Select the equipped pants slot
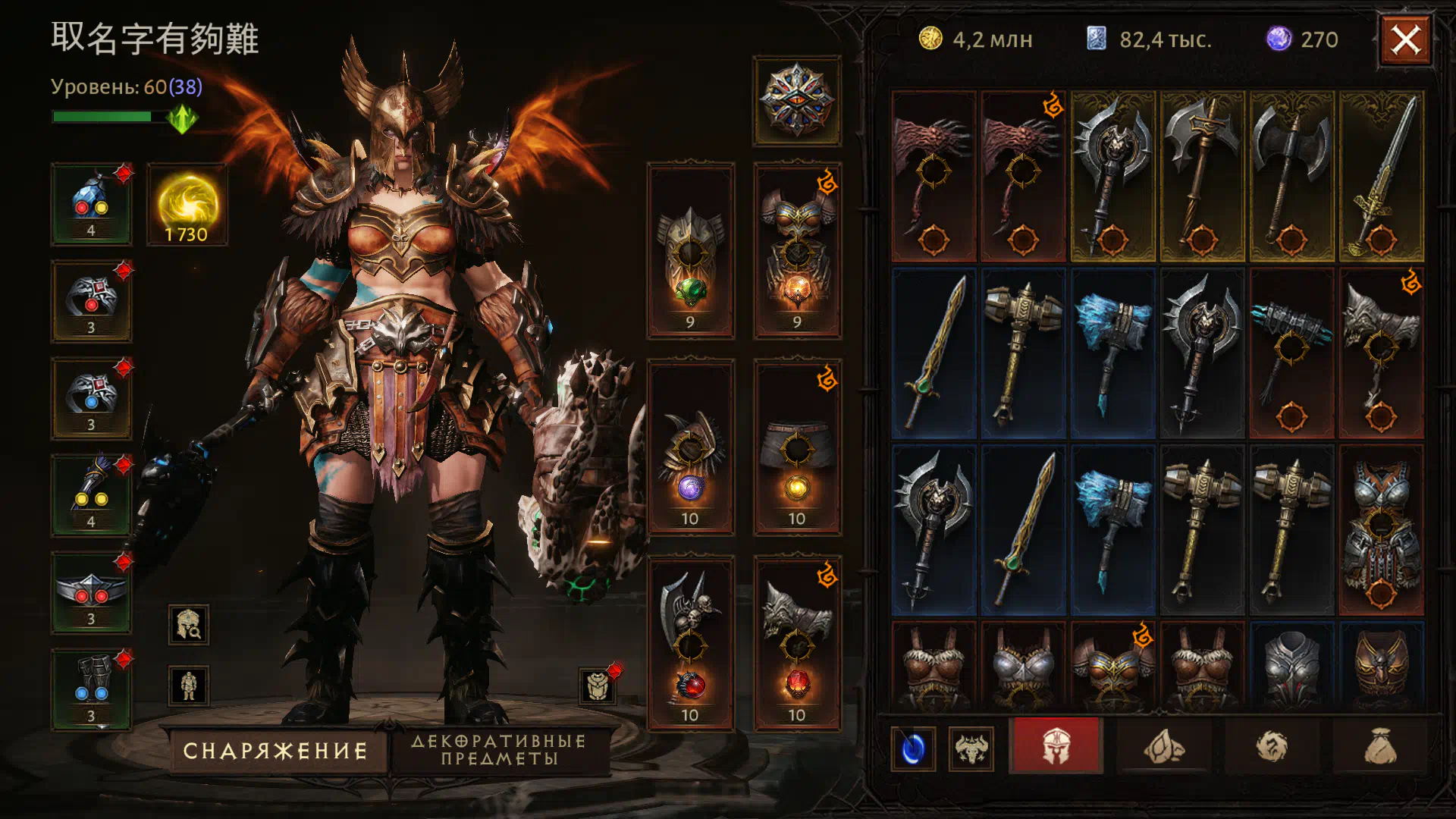The image size is (1456, 819). tap(797, 447)
